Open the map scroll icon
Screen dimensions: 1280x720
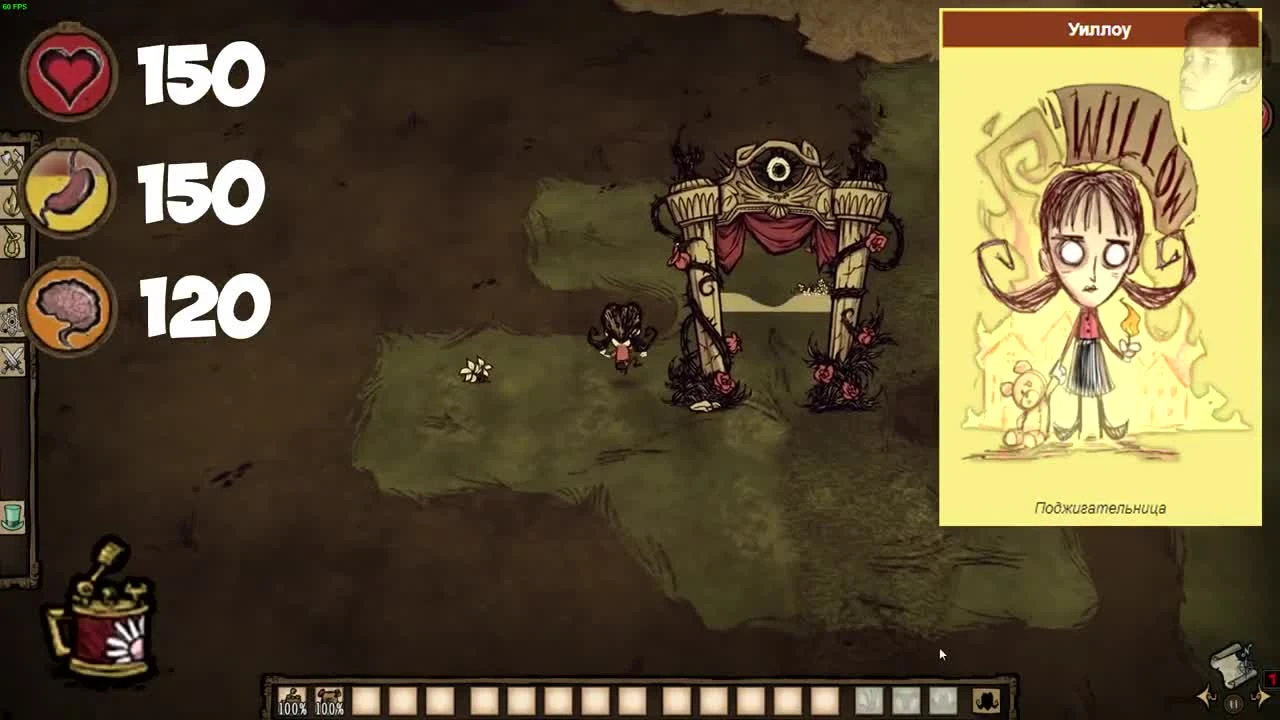coord(1230,665)
